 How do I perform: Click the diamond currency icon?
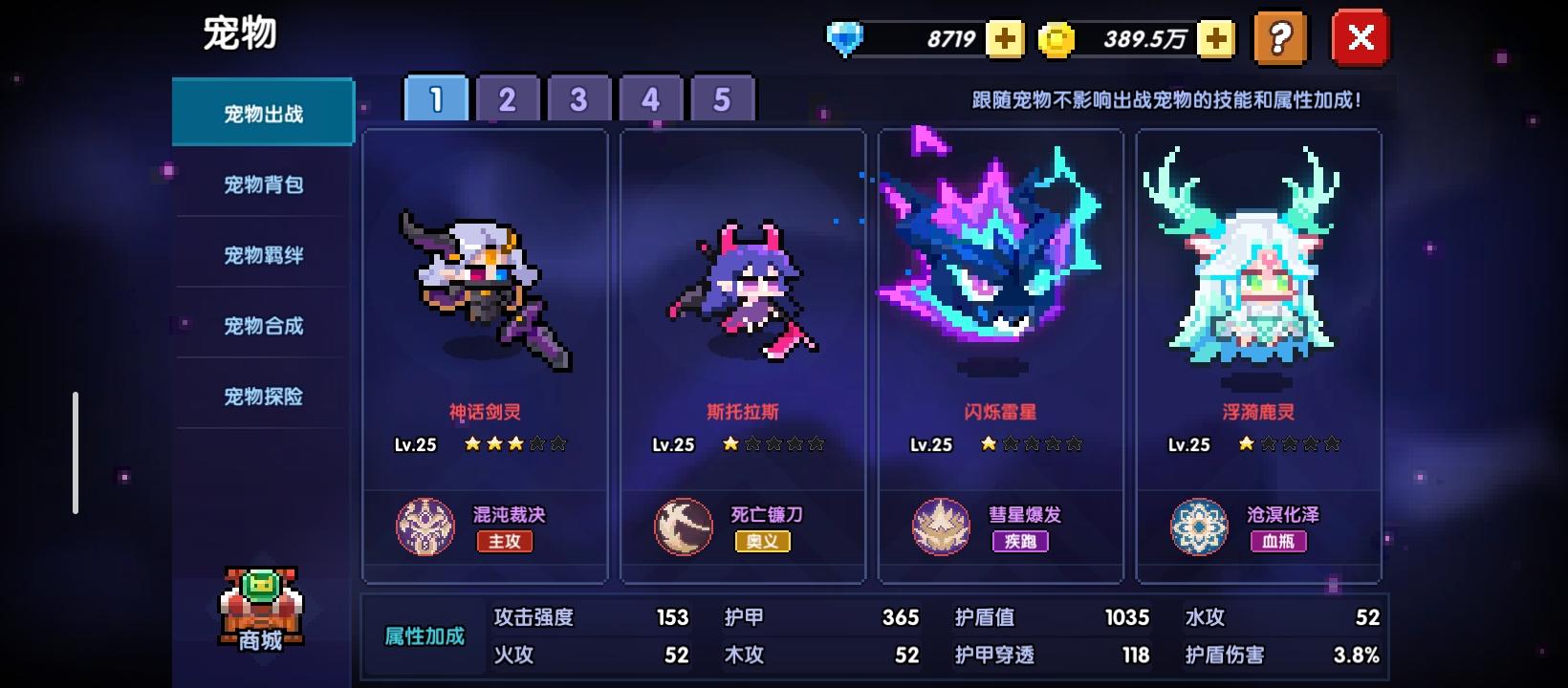pyautogui.click(x=847, y=39)
